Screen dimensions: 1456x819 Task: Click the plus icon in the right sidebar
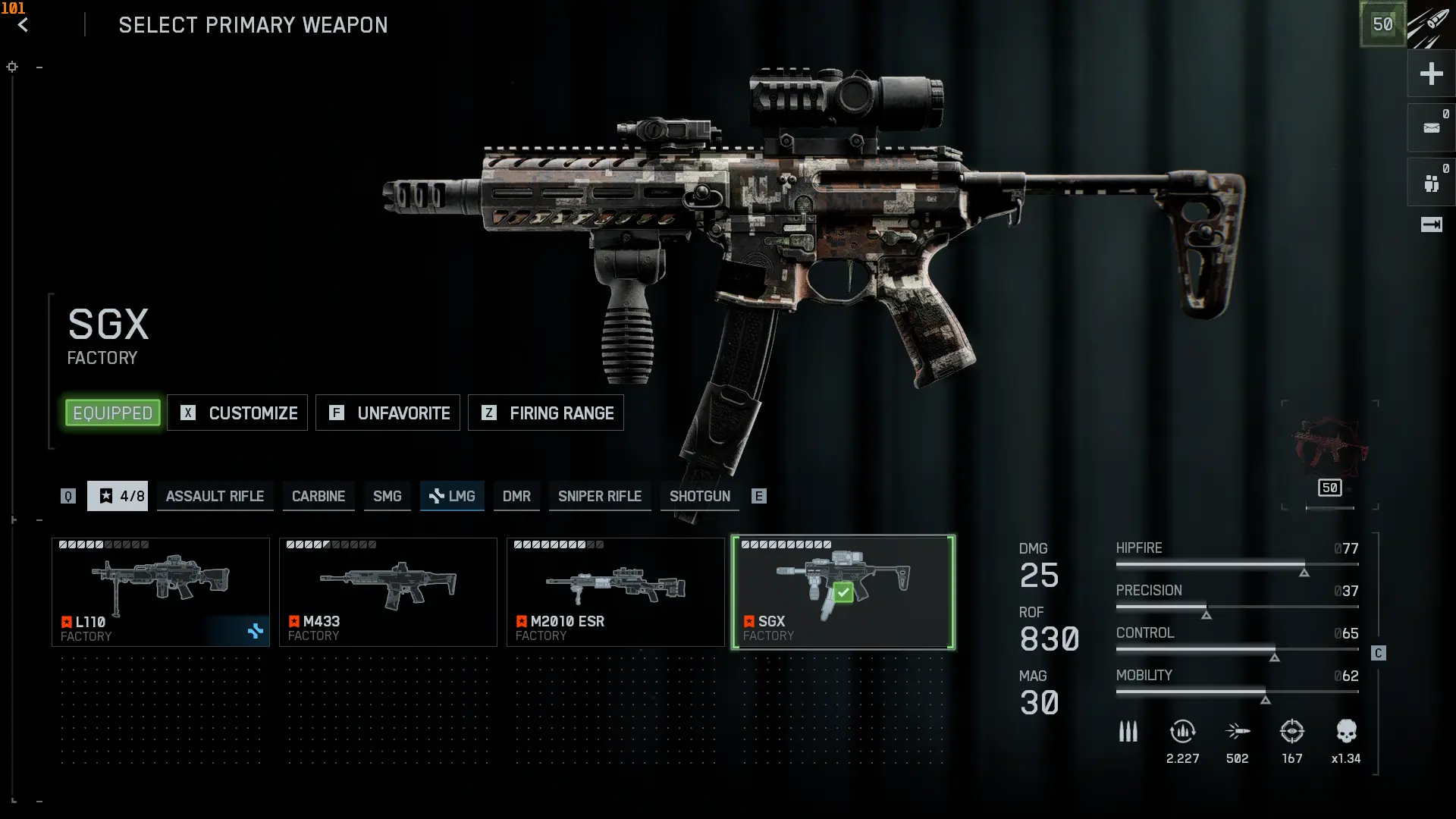pyautogui.click(x=1431, y=74)
